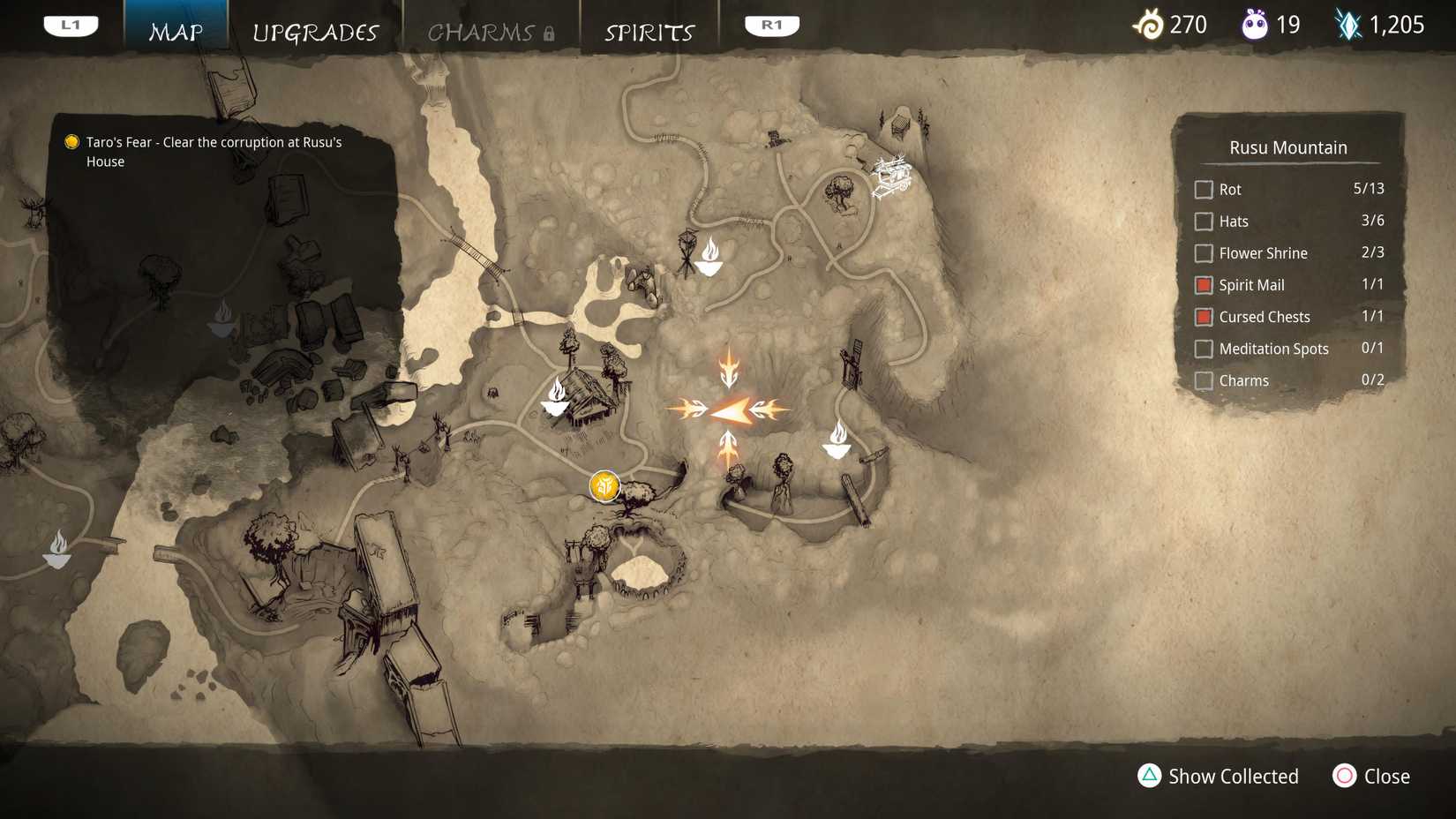Image resolution: width=1456 pixels, height=819 pixels.
Task: Click the cart icon in the upper map area
Action: coord(891,175)
